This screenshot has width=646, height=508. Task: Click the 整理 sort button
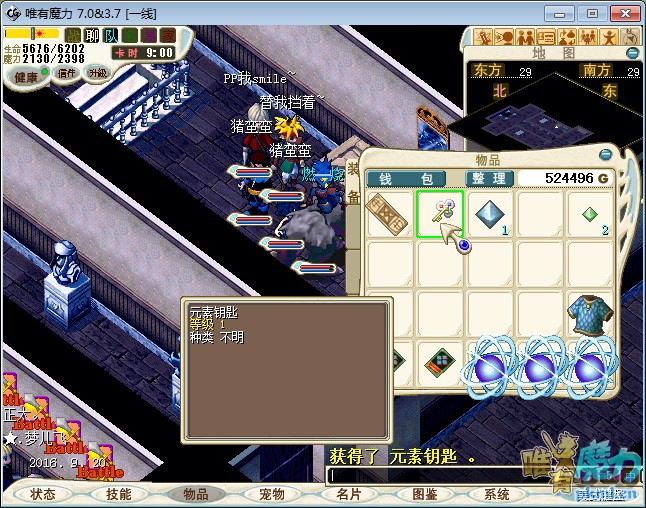click(490, 178)
